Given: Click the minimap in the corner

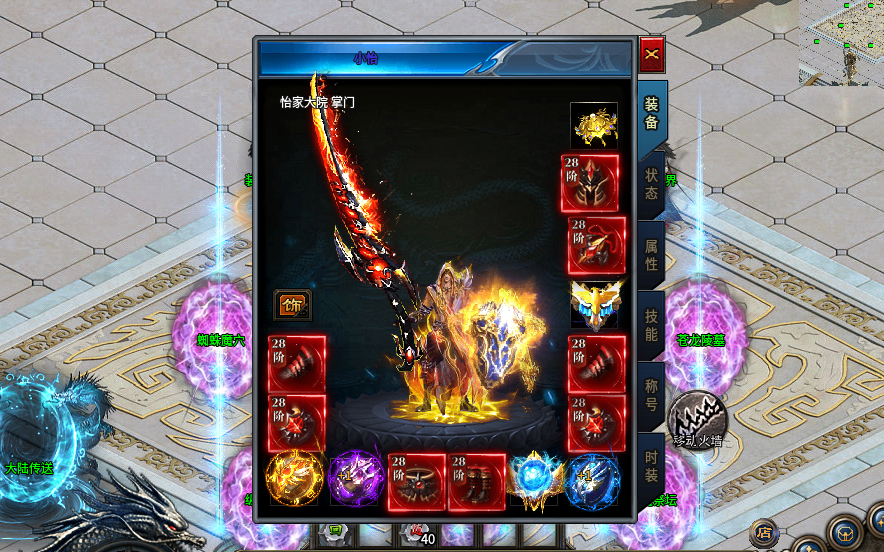Looking at the screenshot, I should pyautogui.click(x=840, y=42).
